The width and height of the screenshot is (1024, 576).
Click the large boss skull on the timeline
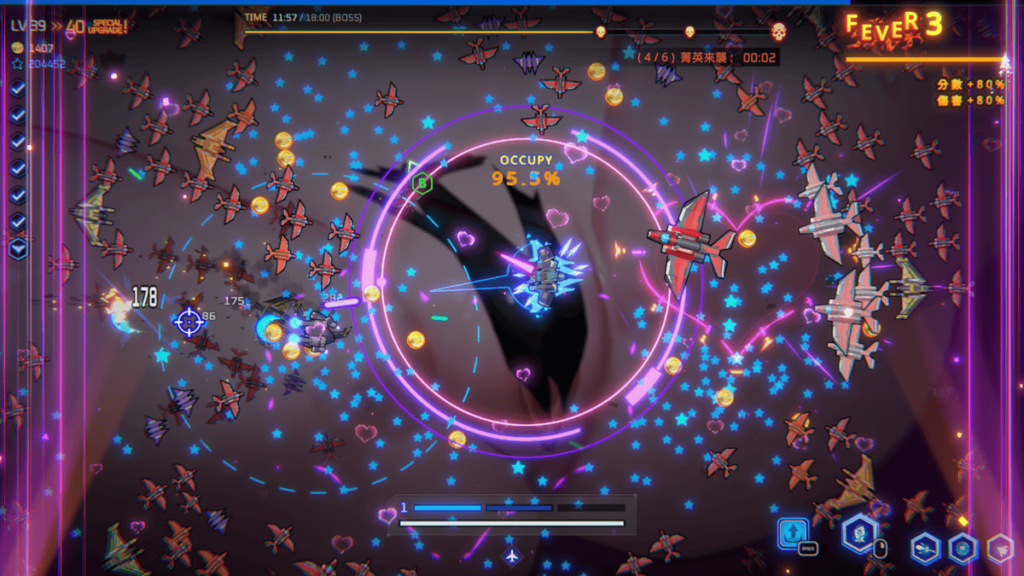pos(778,31)
